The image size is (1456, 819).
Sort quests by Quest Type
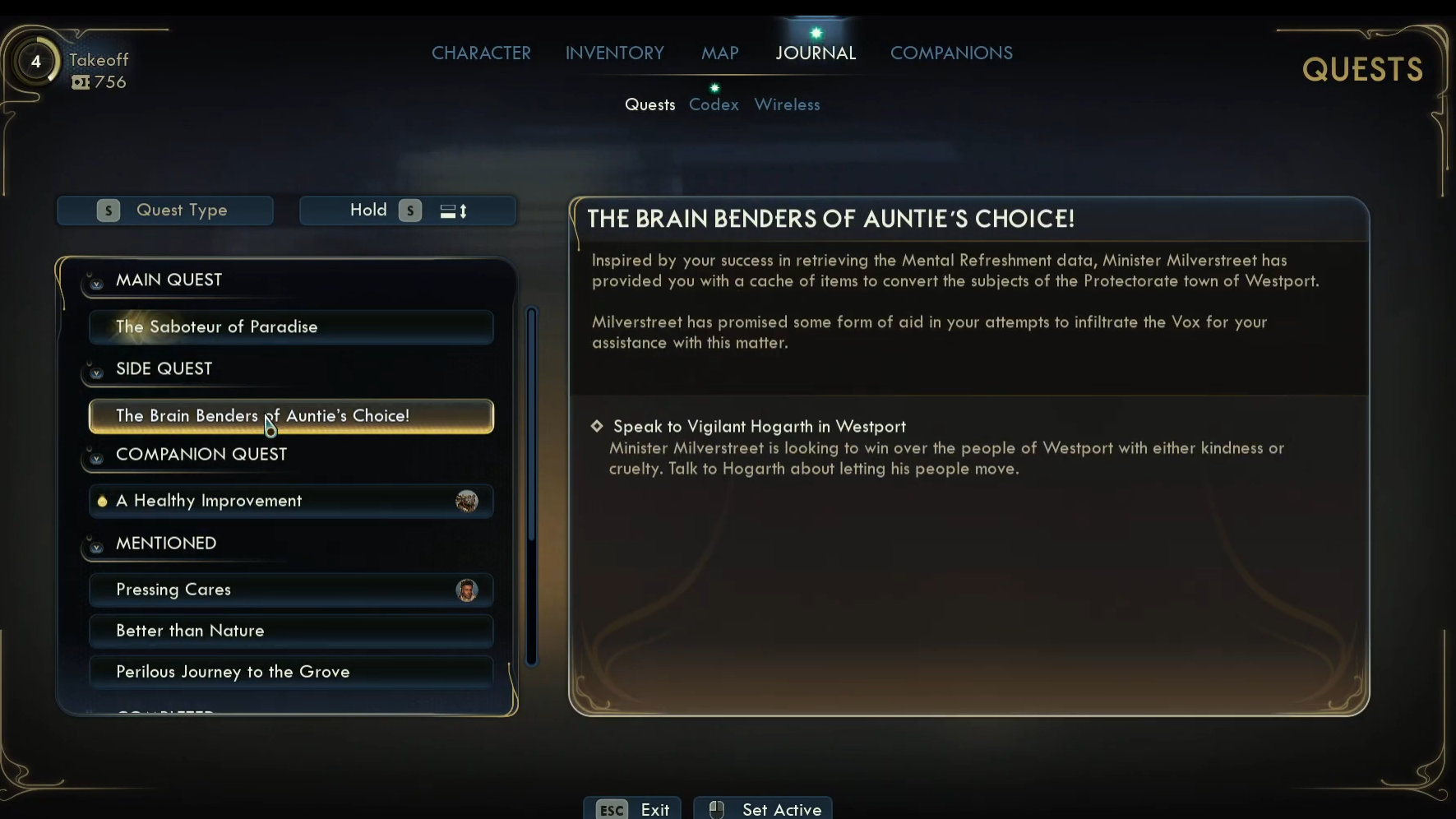165,211
